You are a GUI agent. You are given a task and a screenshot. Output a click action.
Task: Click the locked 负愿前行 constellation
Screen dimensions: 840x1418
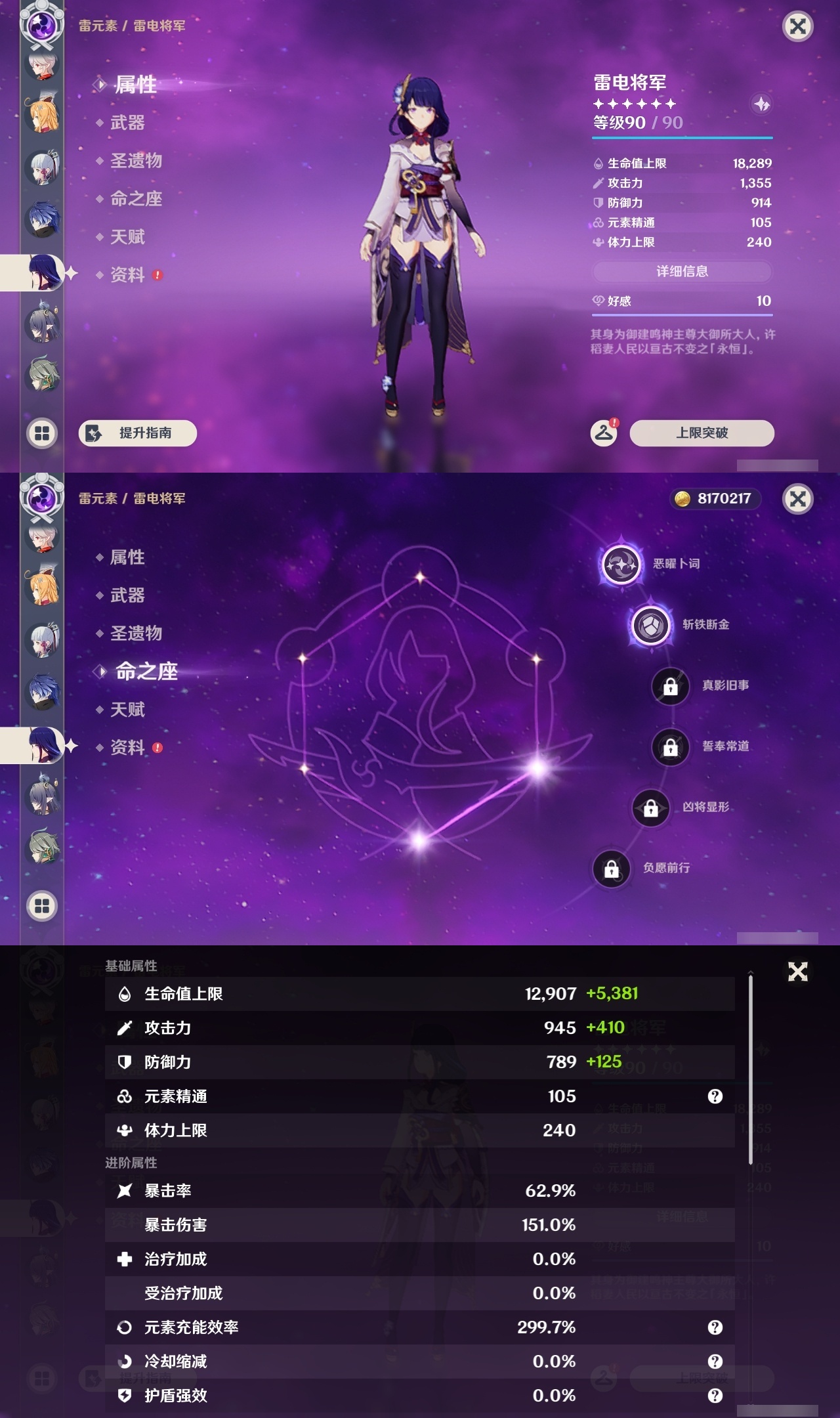click(x=610, y=869)
